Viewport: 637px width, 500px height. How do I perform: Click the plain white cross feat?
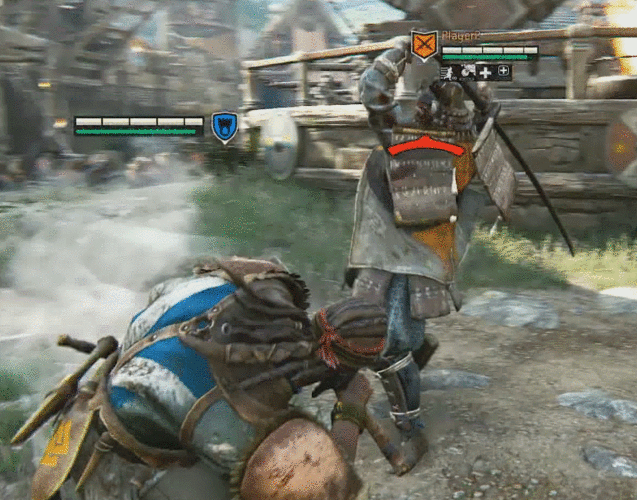484,72
